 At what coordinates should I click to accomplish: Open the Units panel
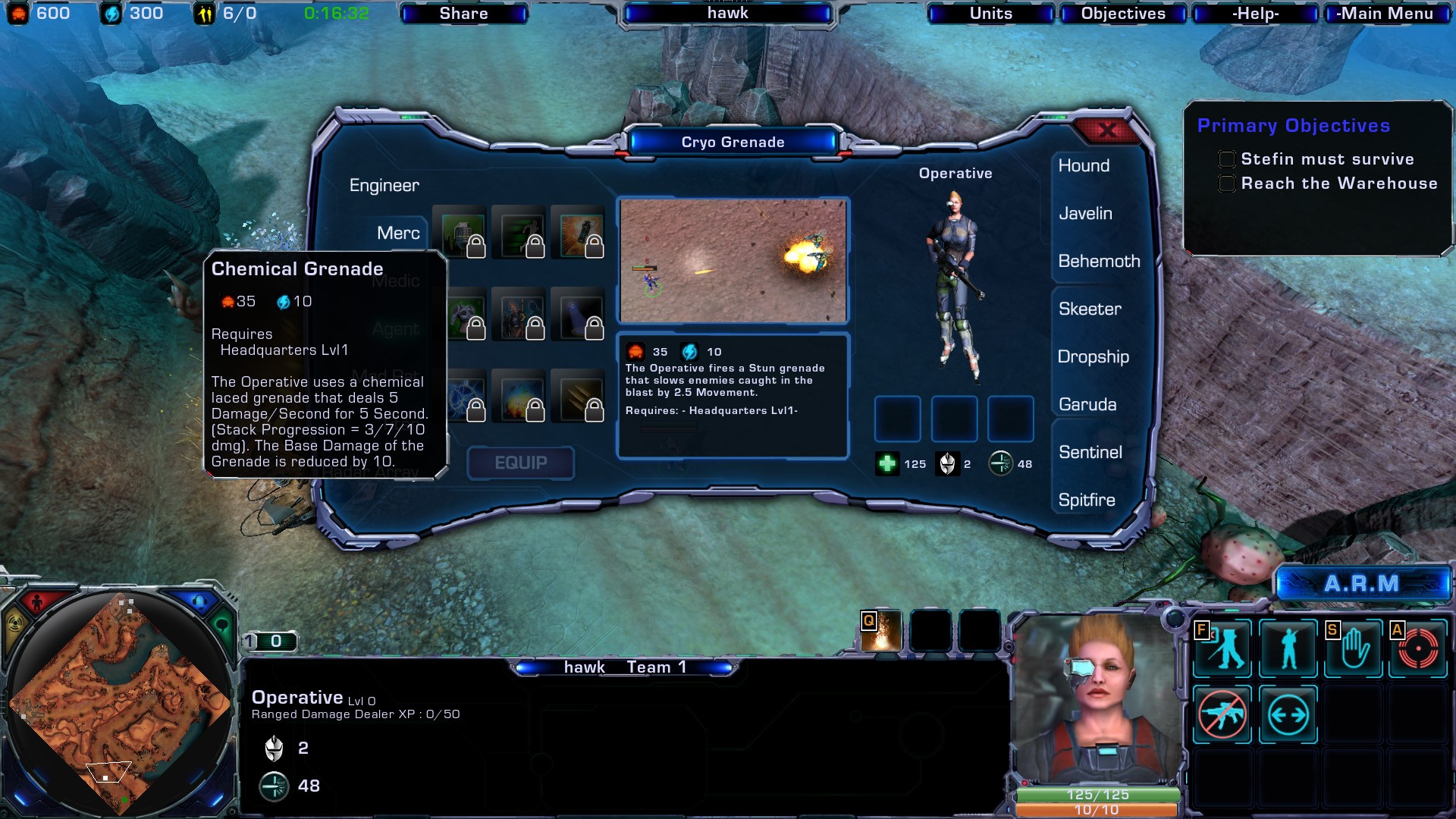[990, 14]
